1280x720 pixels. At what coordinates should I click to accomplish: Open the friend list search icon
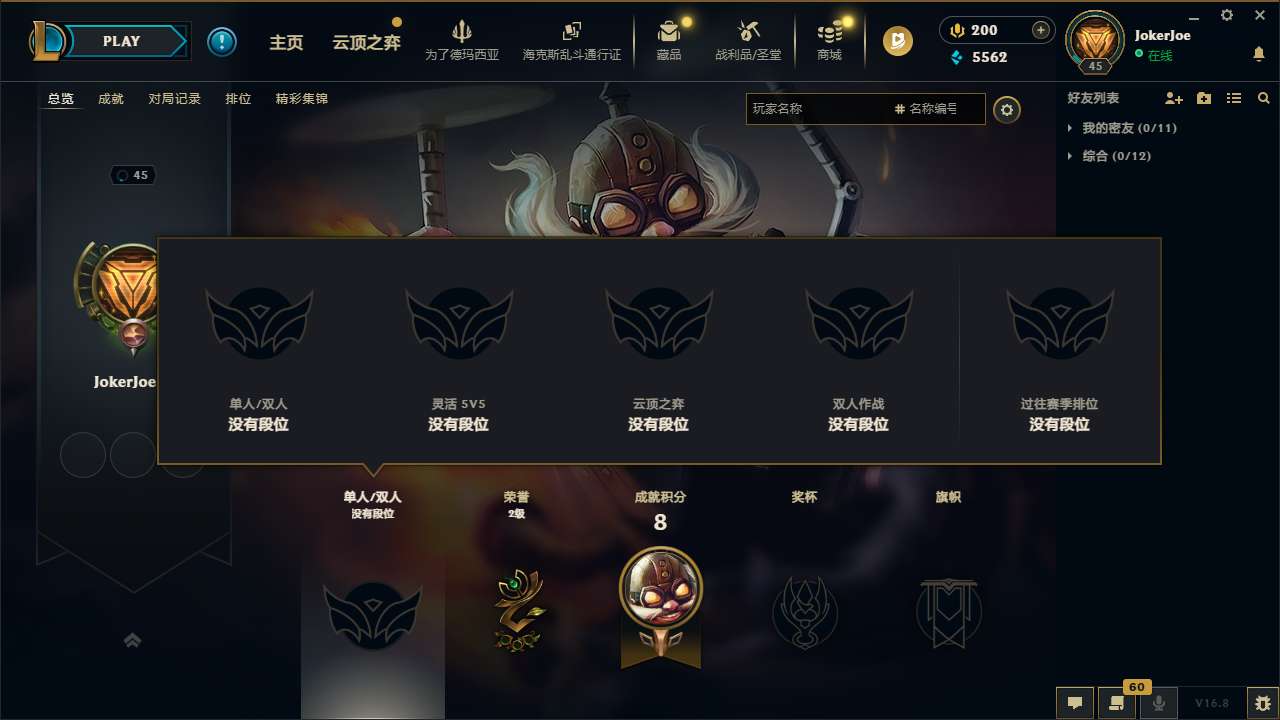coord(1263,98)
